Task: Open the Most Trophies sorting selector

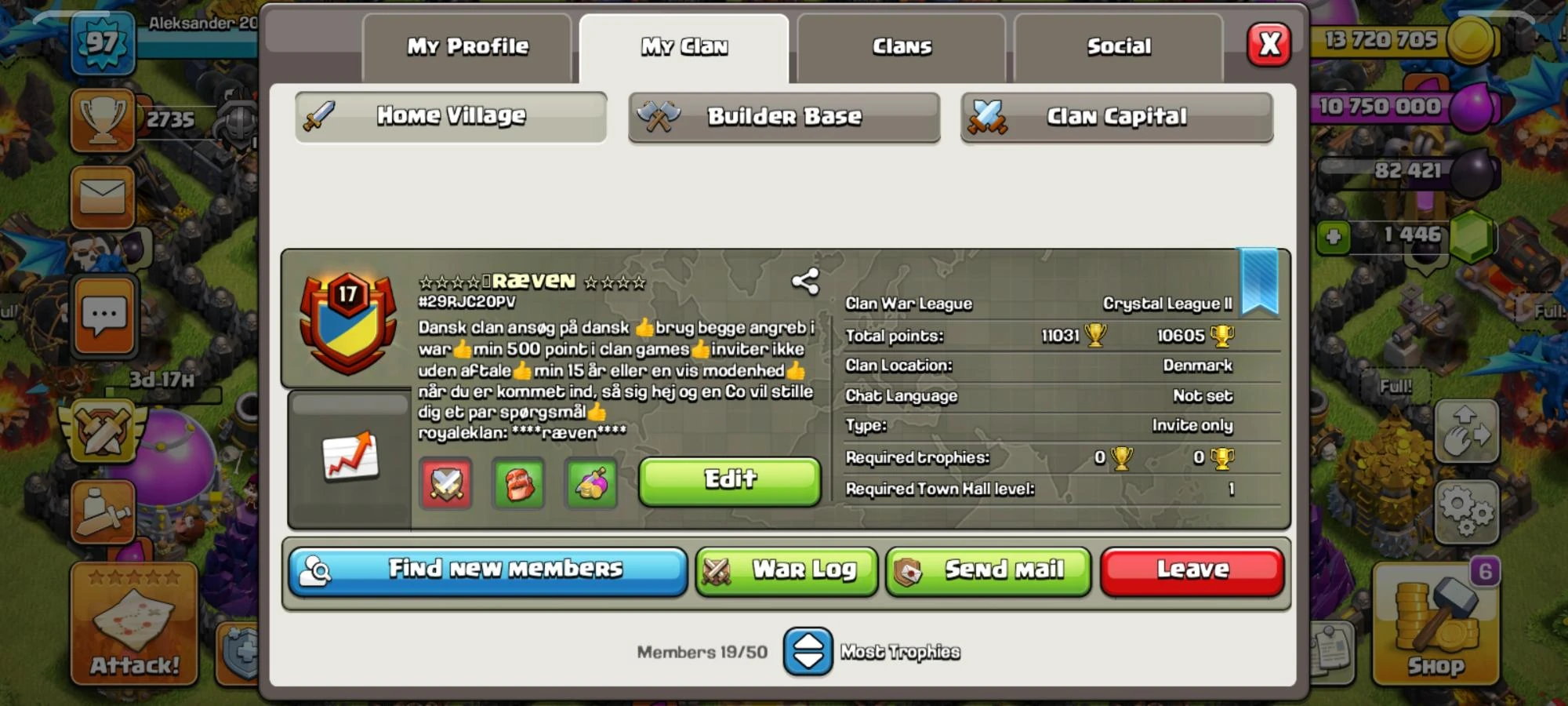Action: click(x=809, y=650)
